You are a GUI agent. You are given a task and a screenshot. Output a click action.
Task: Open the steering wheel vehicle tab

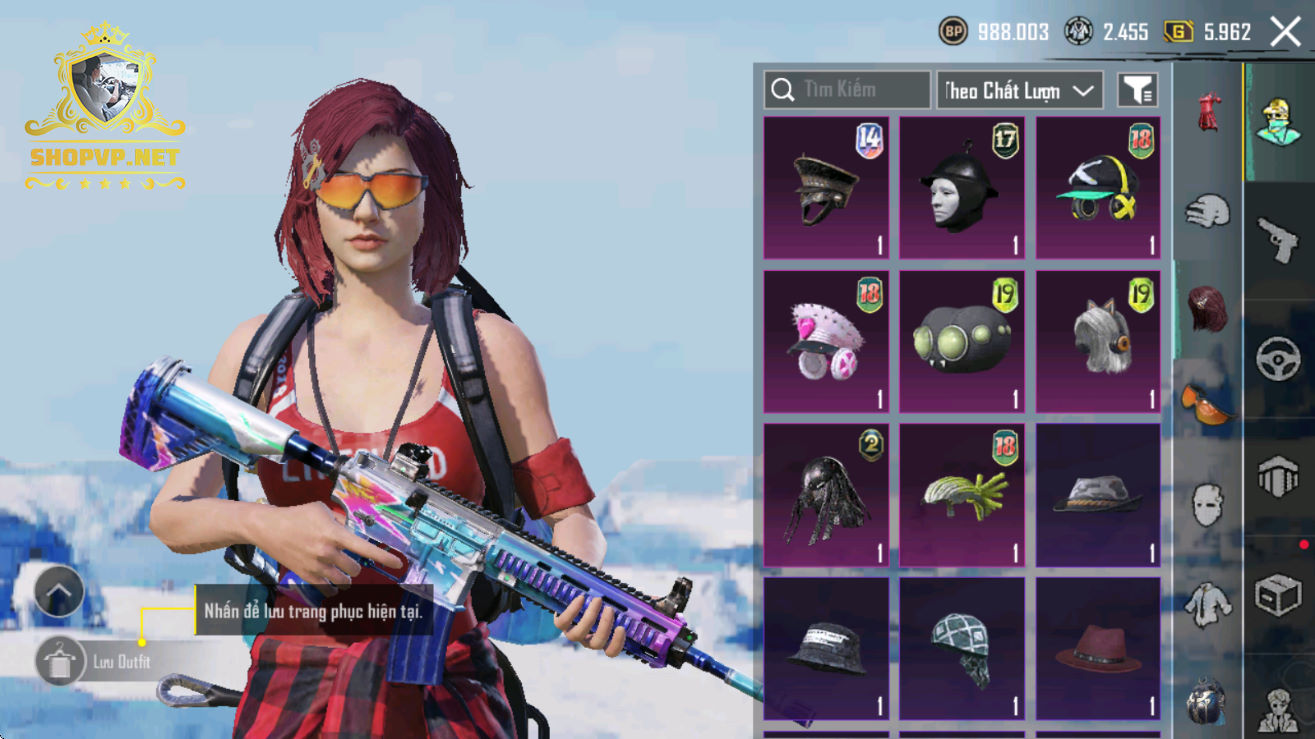1278,360
